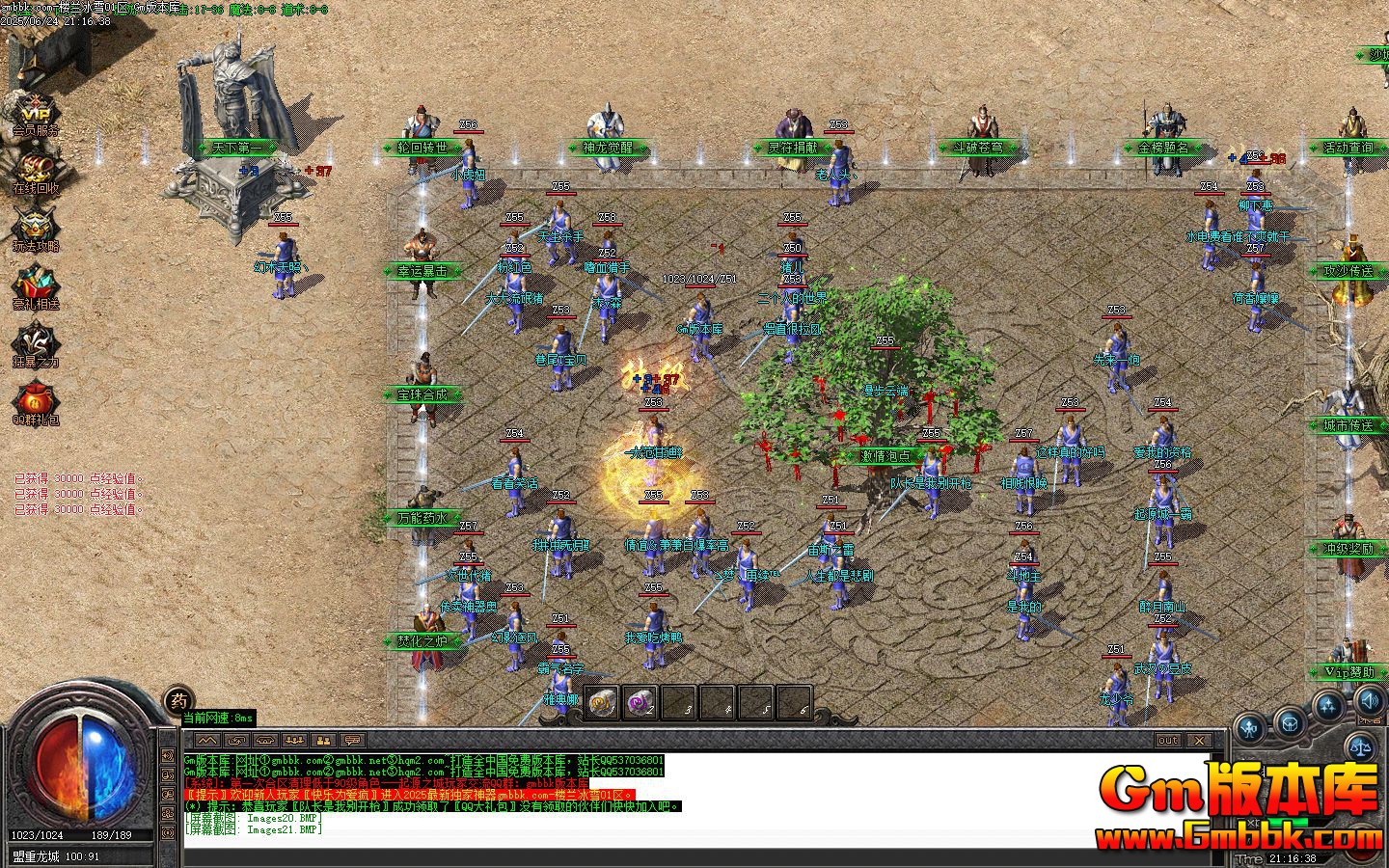Click the Vip赞助 button
This screenshot has height=868, width=1389.
pos(1348,672)
